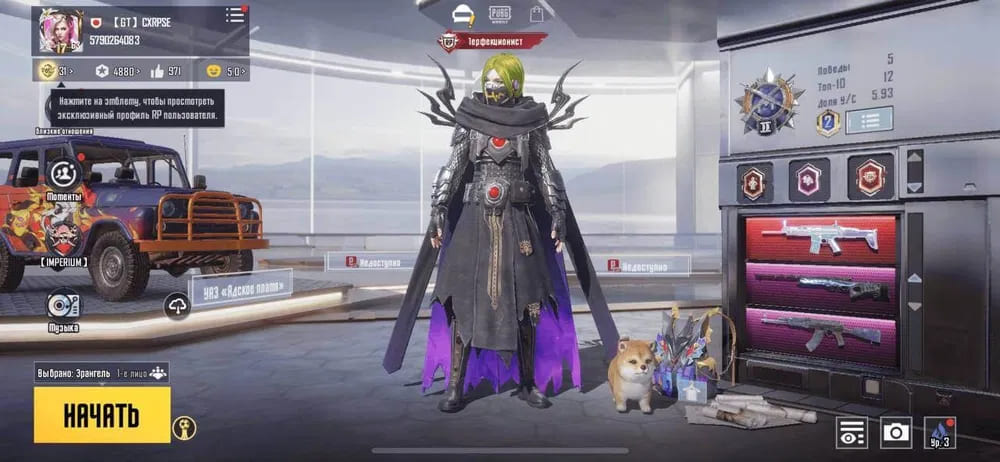
Task: Open the camera screenshot button
Action: (x=896, y=431)
